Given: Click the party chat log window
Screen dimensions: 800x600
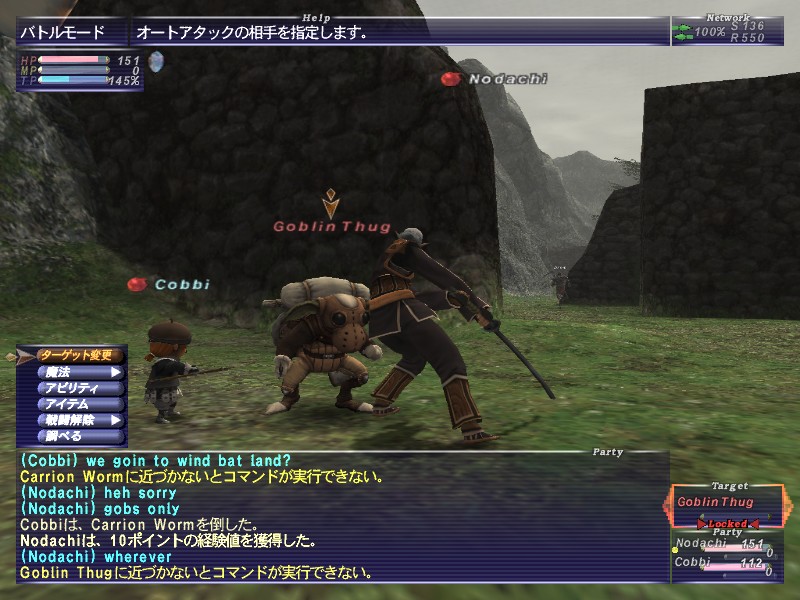Looking at the screenshot, I should tap(342, 516).
